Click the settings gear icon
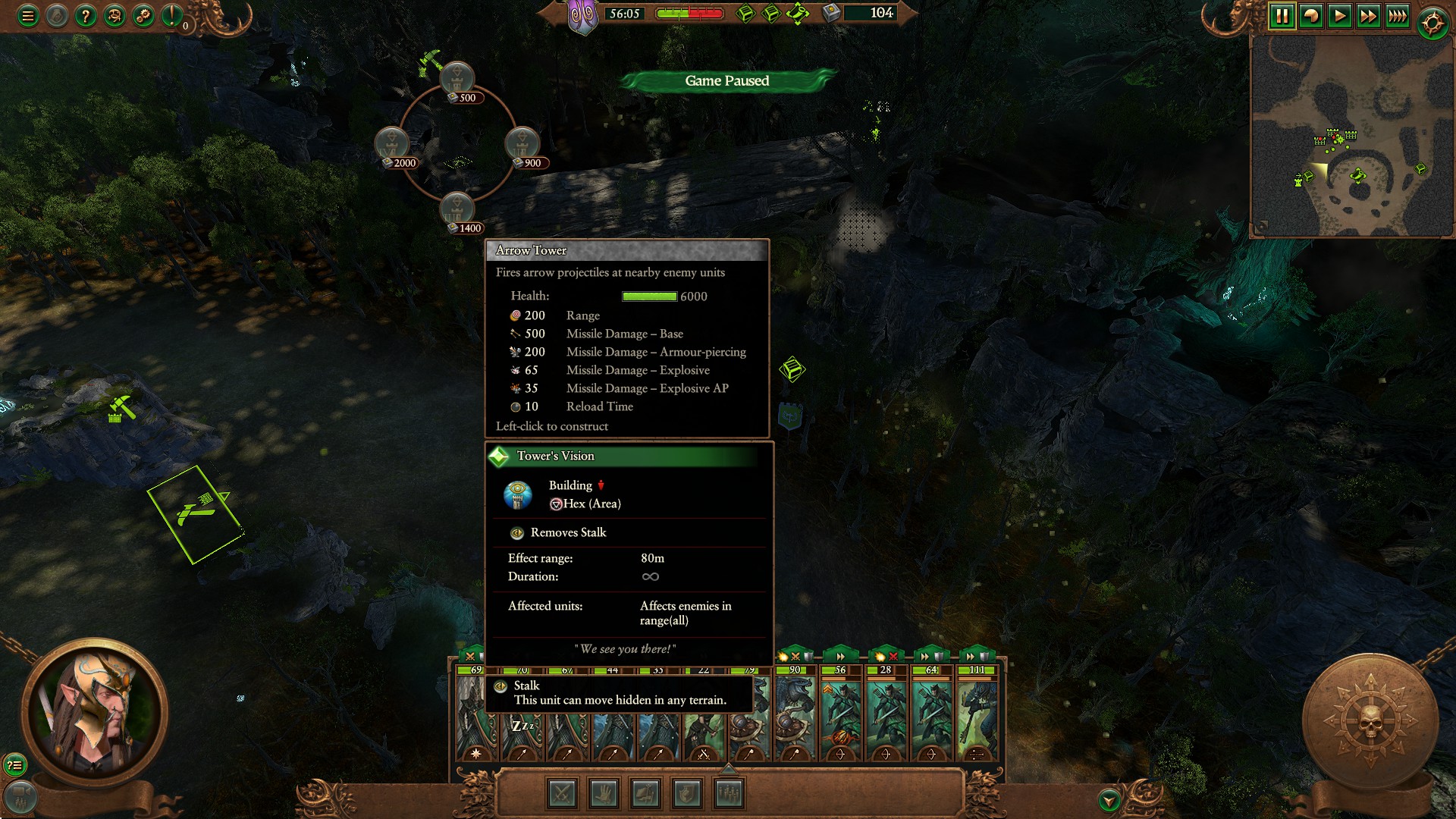 (143, 14)
